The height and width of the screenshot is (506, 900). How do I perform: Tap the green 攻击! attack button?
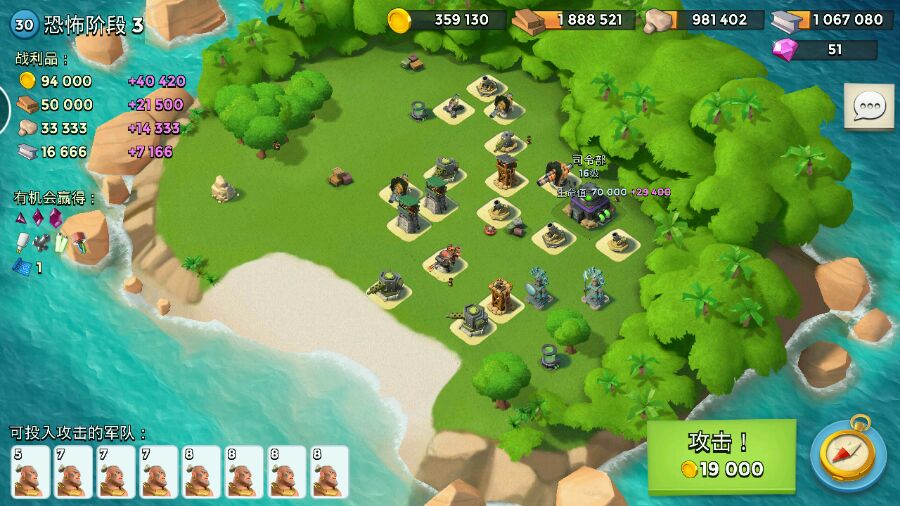[x=721, y=456]
